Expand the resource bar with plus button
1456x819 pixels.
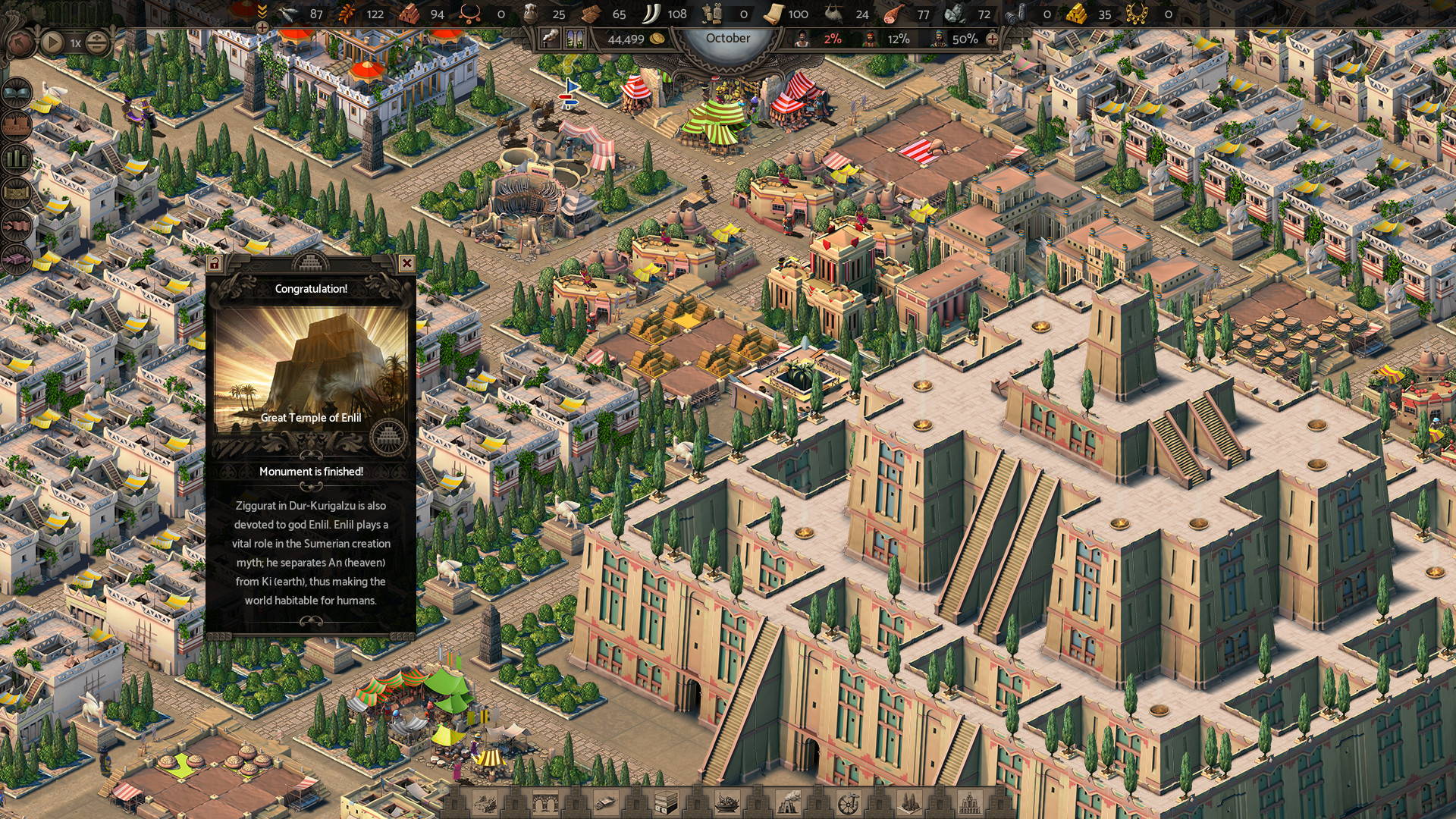(262, 28)
